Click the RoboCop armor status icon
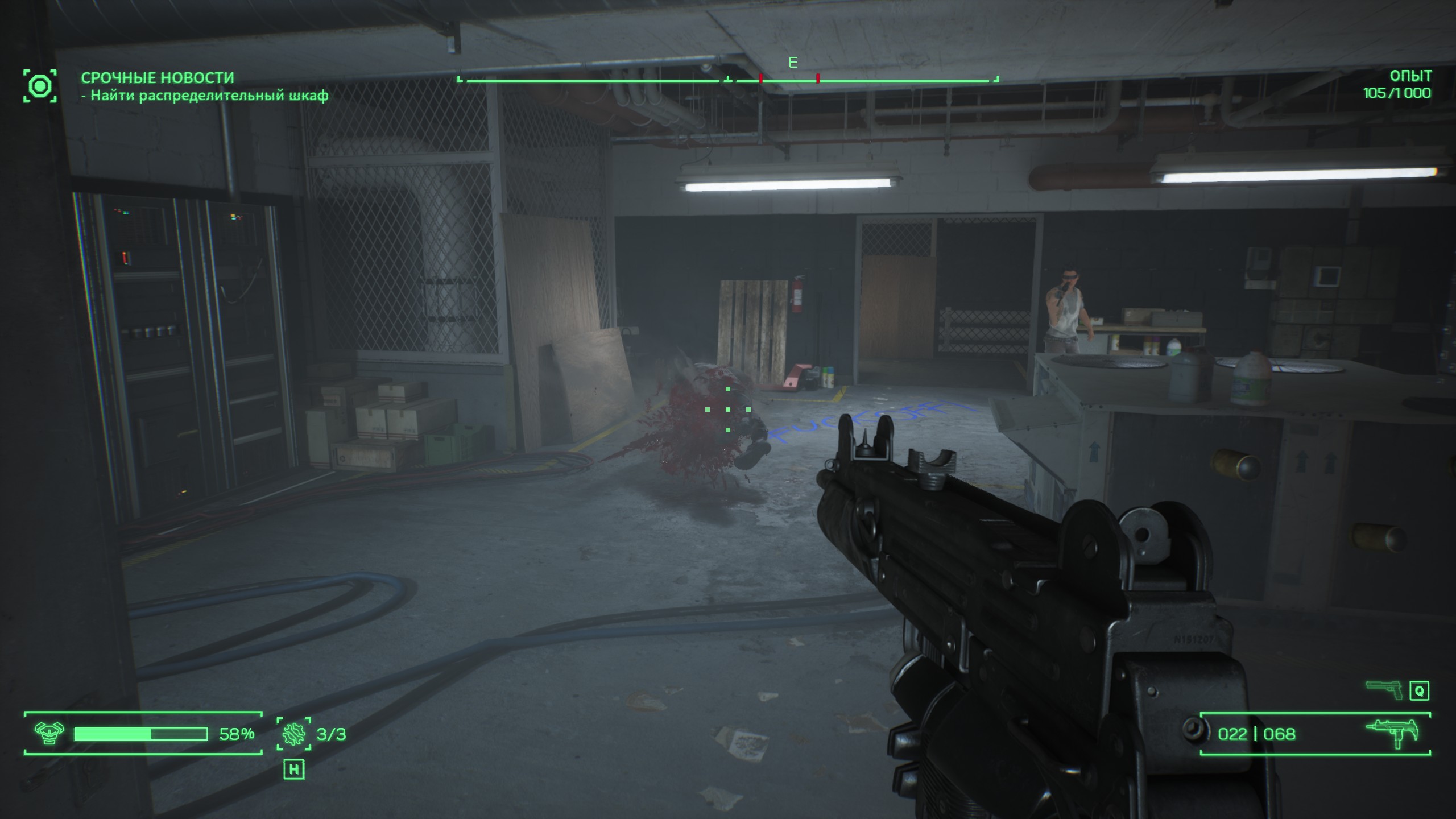This screenshot has height=819, width=1456. click(49, 734)
